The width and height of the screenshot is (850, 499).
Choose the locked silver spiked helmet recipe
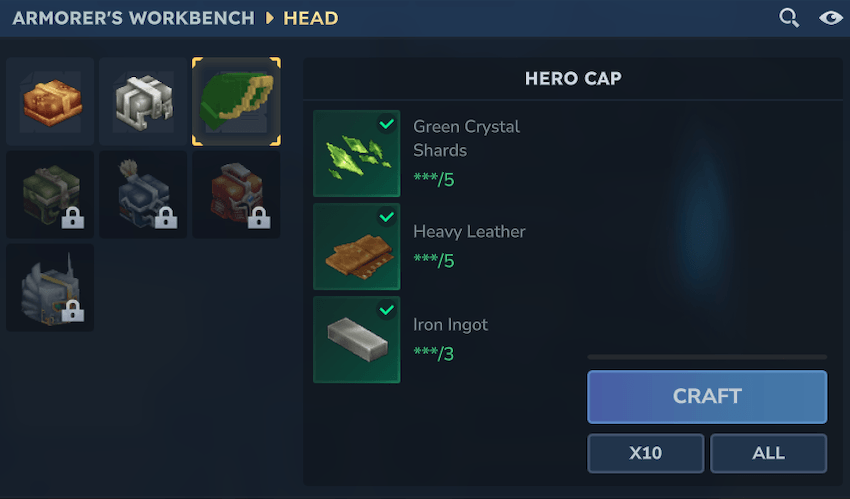(x=51, y=287)
